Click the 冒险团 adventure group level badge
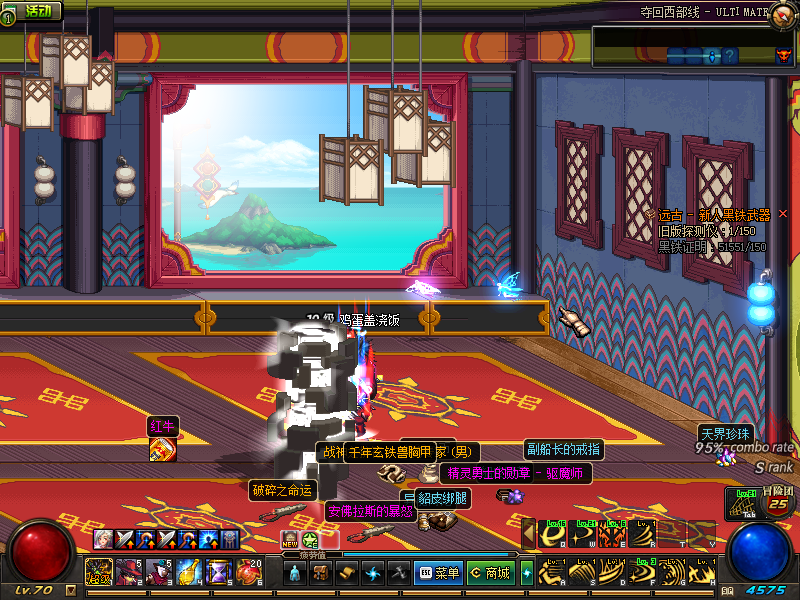800x600 pixels. pyautogui.click(x=778, y=502)
